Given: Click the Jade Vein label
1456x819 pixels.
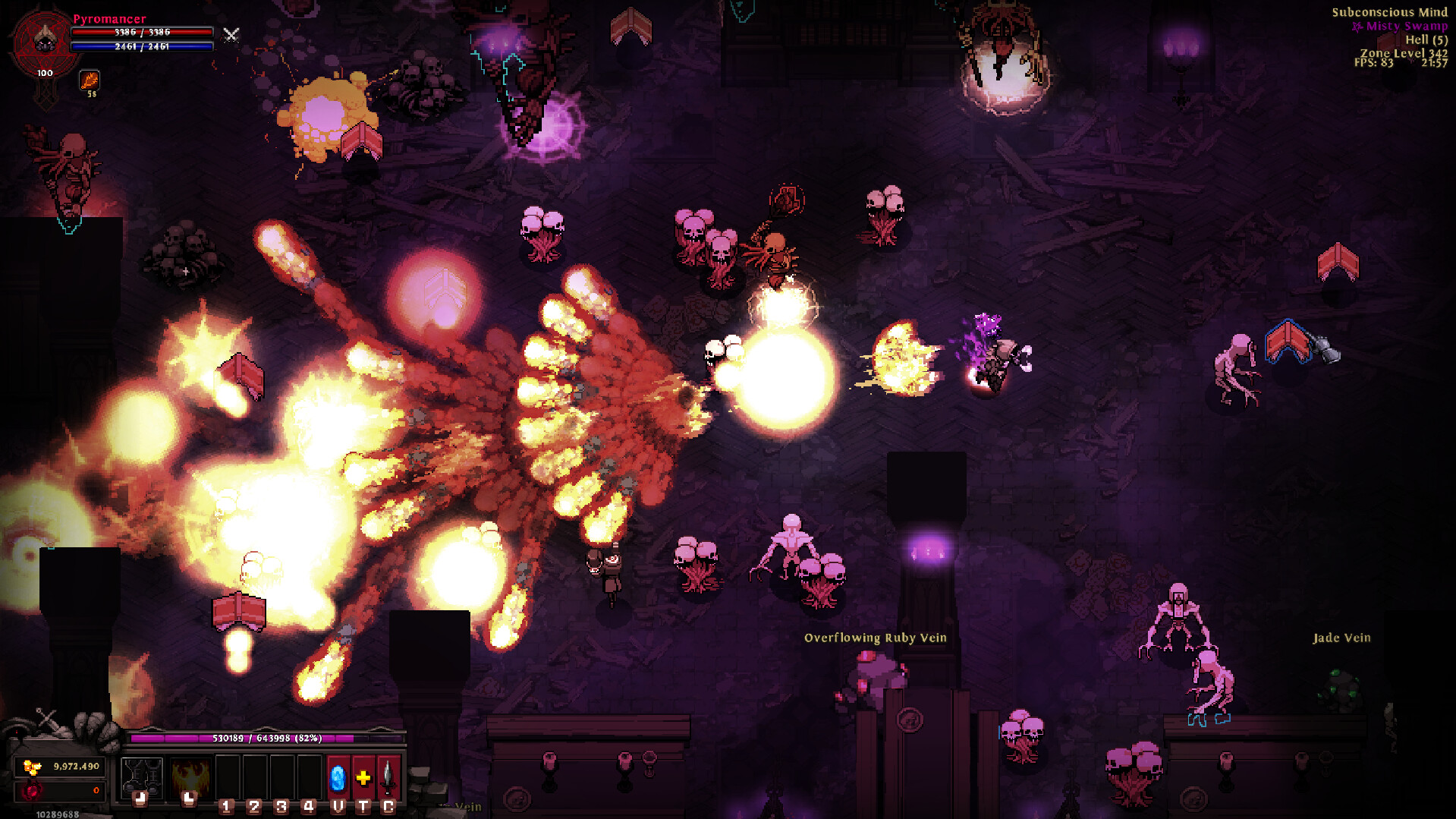Looking at the screenshot, I should click(x=1340, y=638).
